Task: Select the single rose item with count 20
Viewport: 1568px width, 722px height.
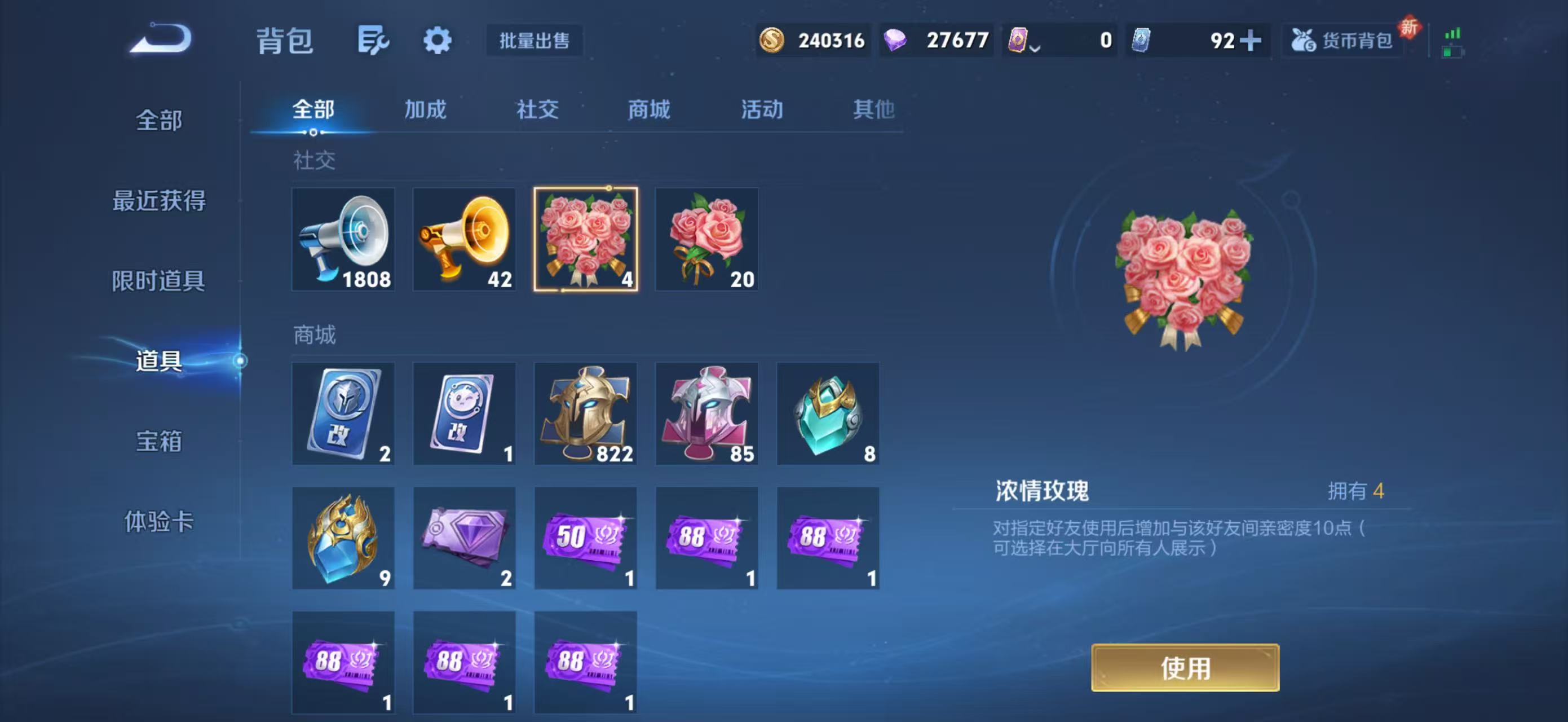Action: 706,239
